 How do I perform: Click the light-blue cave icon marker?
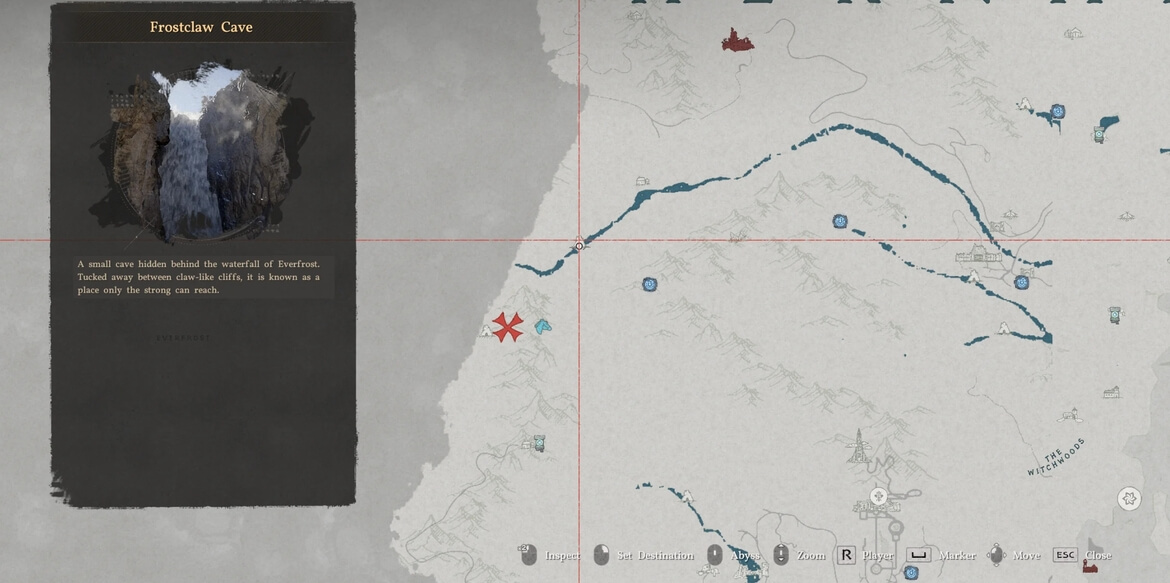click(x=542, y=326)
